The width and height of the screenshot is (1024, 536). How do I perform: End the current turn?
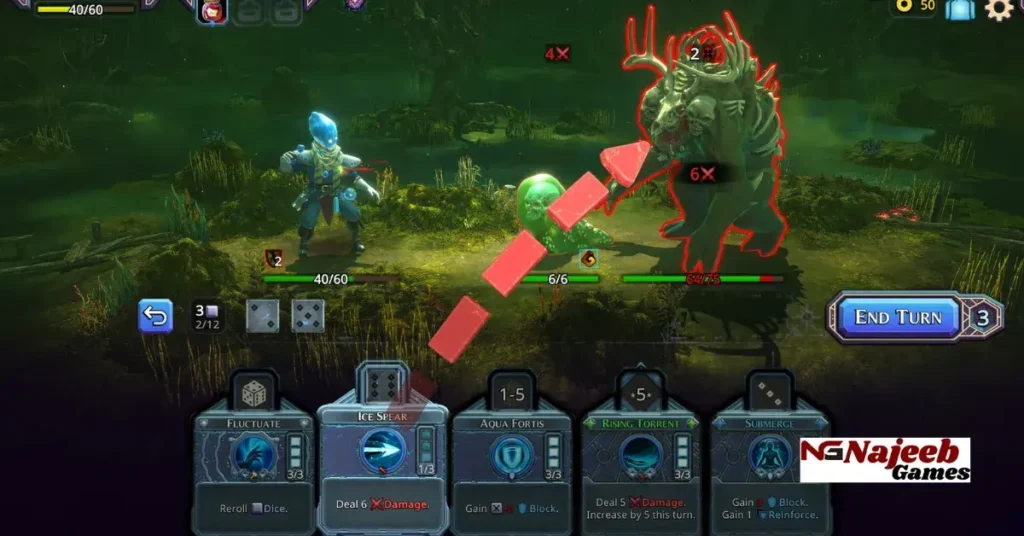pyautogui.click(x=897, y=318)
